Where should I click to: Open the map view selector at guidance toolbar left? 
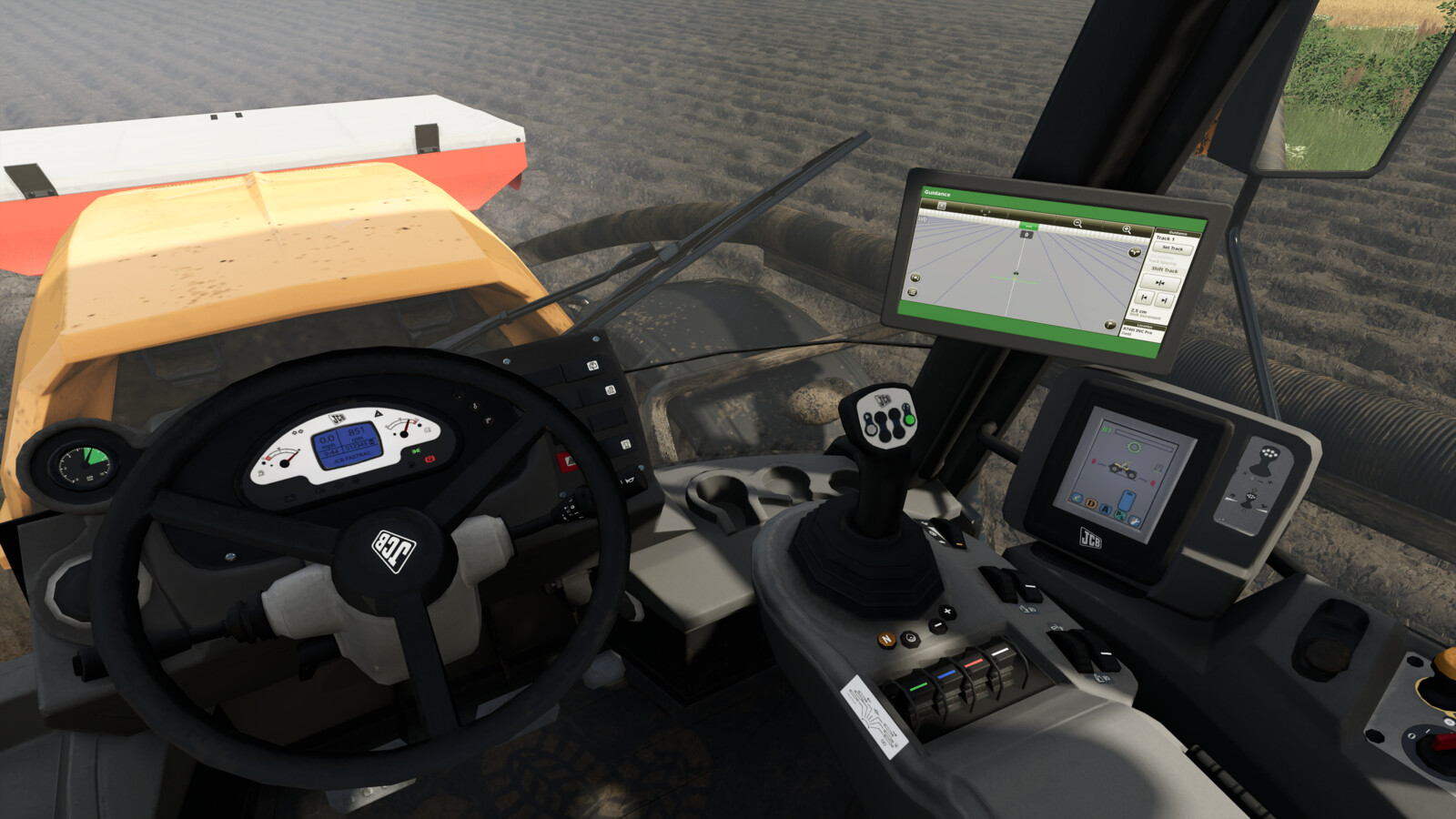[x=942, y=207]
